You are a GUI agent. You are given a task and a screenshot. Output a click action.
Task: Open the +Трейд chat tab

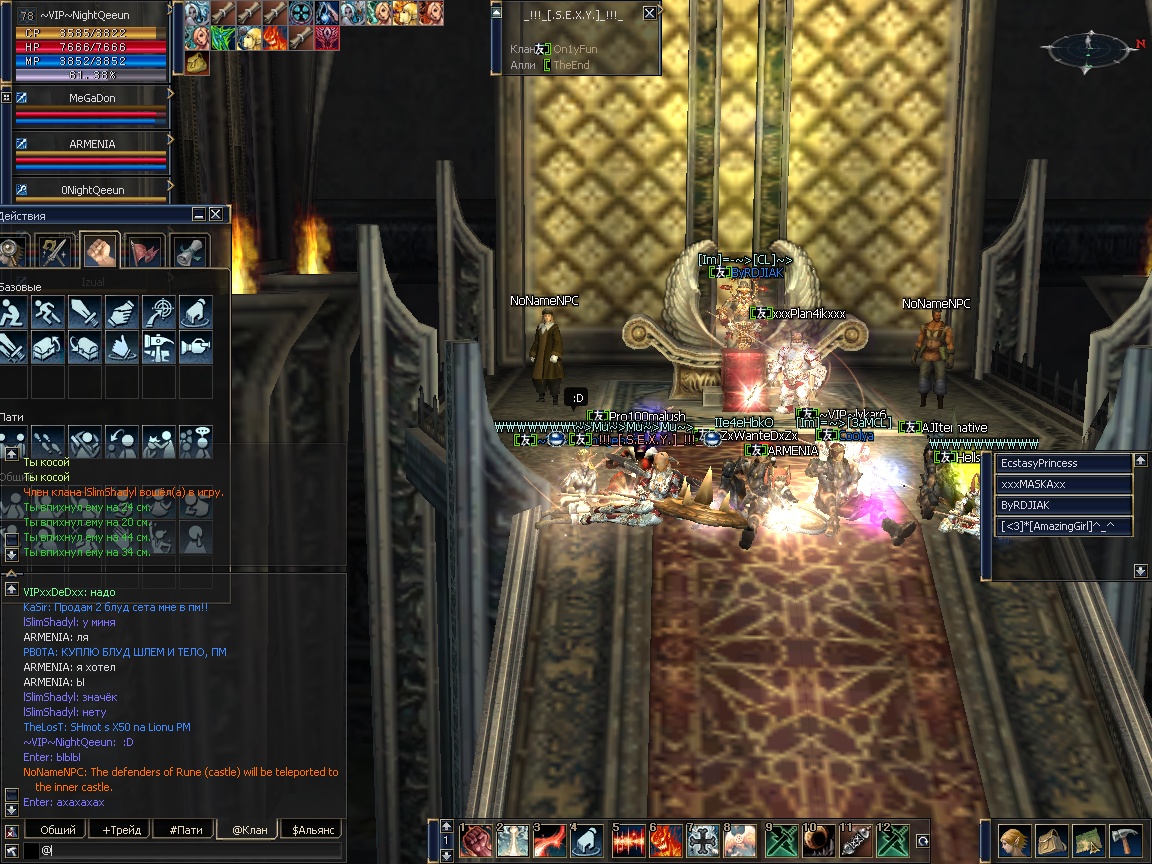pyautogui.click(x=121, y=829)
